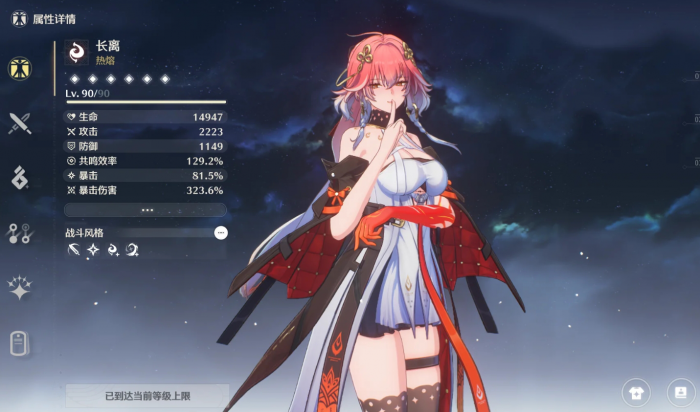This screenshot has width=700, height=412.
Task: Open the outfit T-shirt button
Action: click(634, 392)
